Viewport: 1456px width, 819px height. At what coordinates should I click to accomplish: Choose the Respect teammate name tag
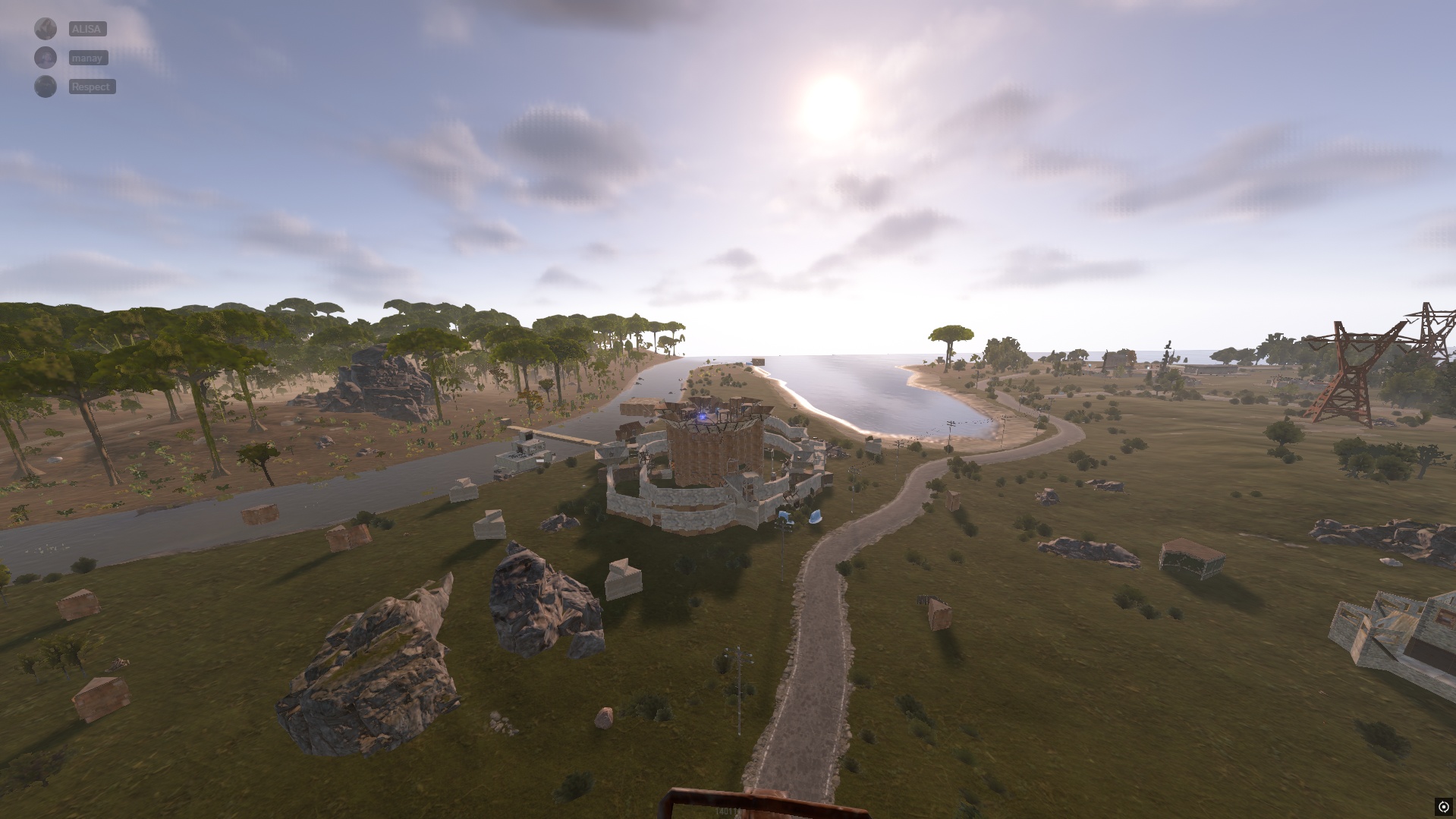(x=91, y=87)
